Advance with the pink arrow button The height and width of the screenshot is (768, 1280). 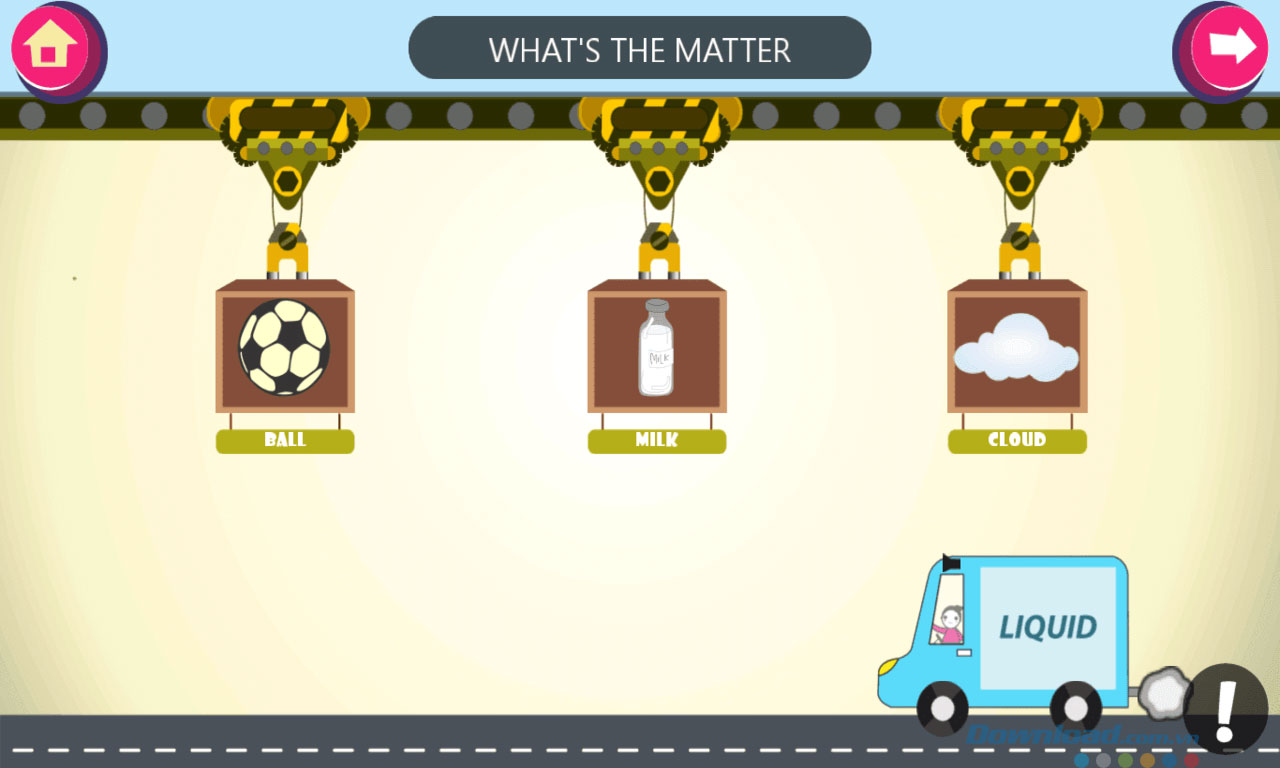[x=1230, y=47]
